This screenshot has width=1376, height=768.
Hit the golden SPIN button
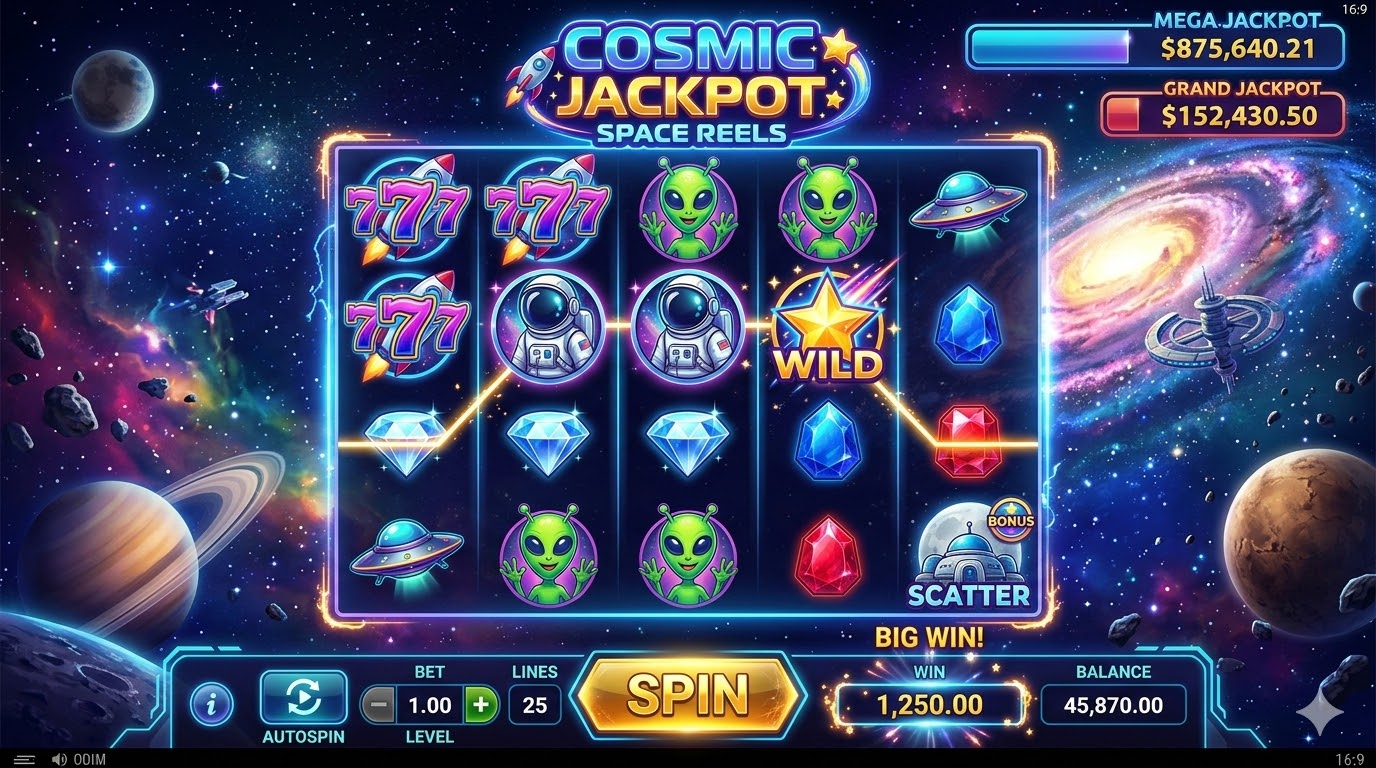coord(688,694)
